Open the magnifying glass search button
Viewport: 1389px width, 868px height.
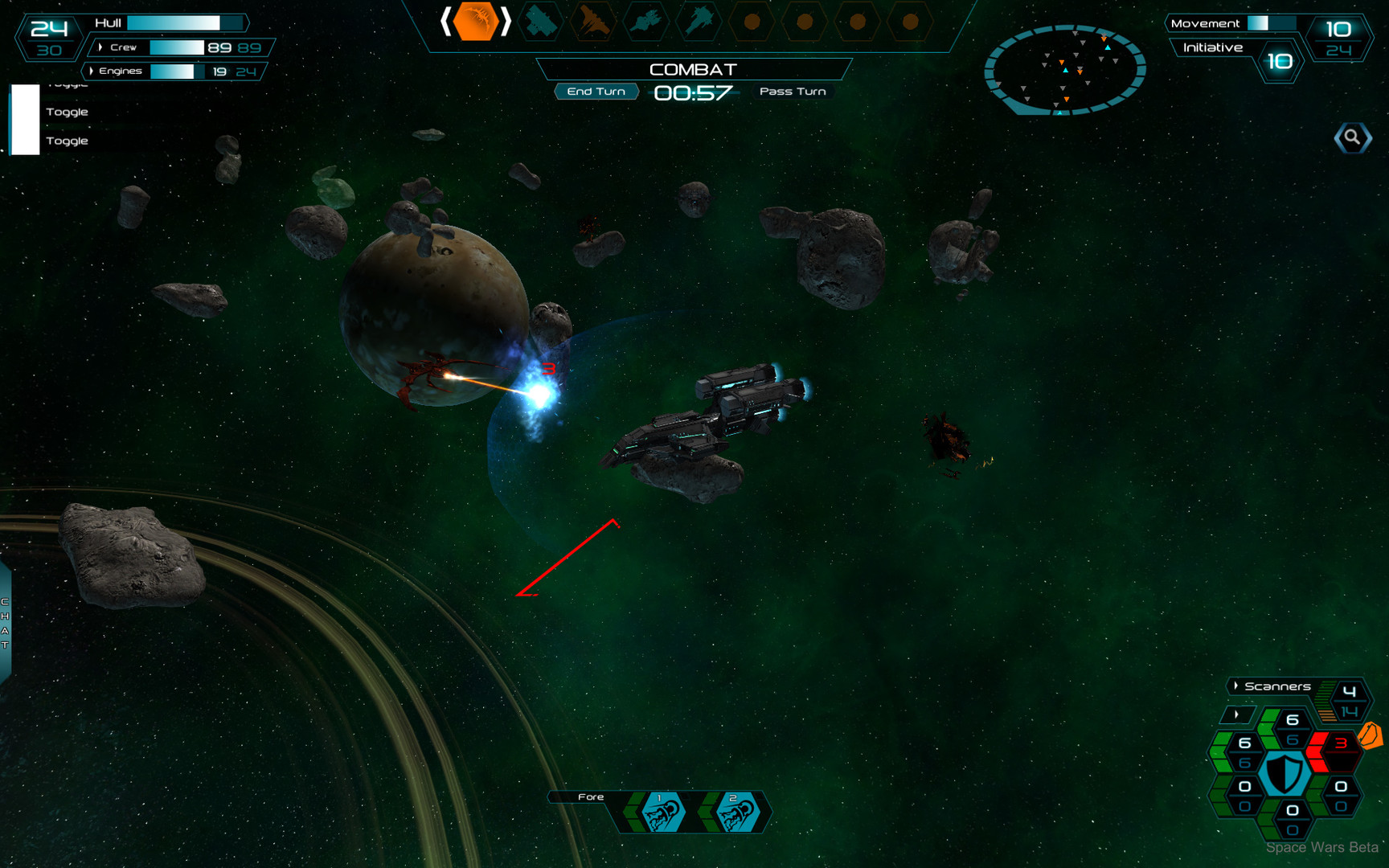(1353, 138)
